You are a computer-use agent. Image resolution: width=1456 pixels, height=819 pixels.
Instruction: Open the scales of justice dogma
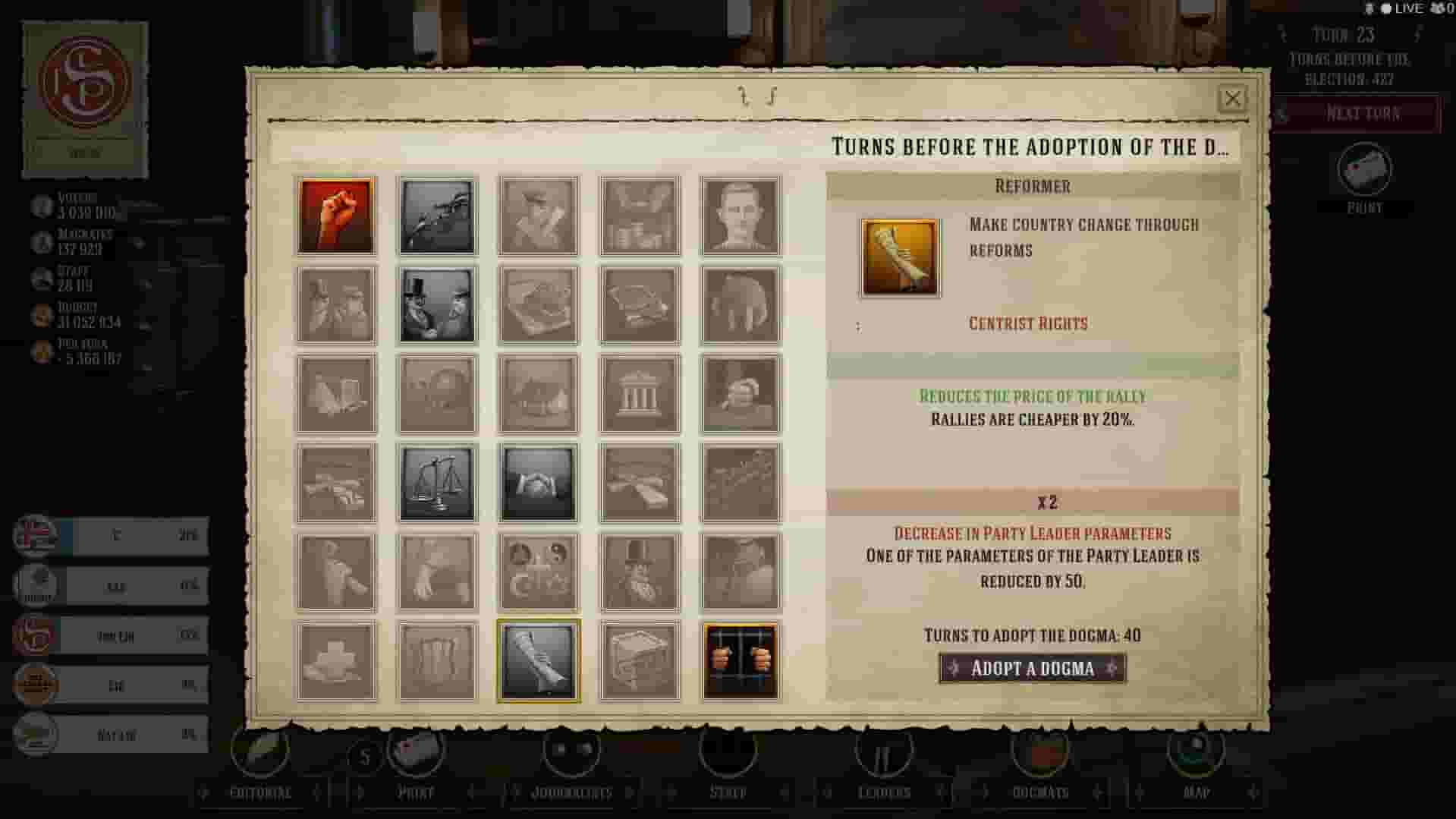point(437,484)
